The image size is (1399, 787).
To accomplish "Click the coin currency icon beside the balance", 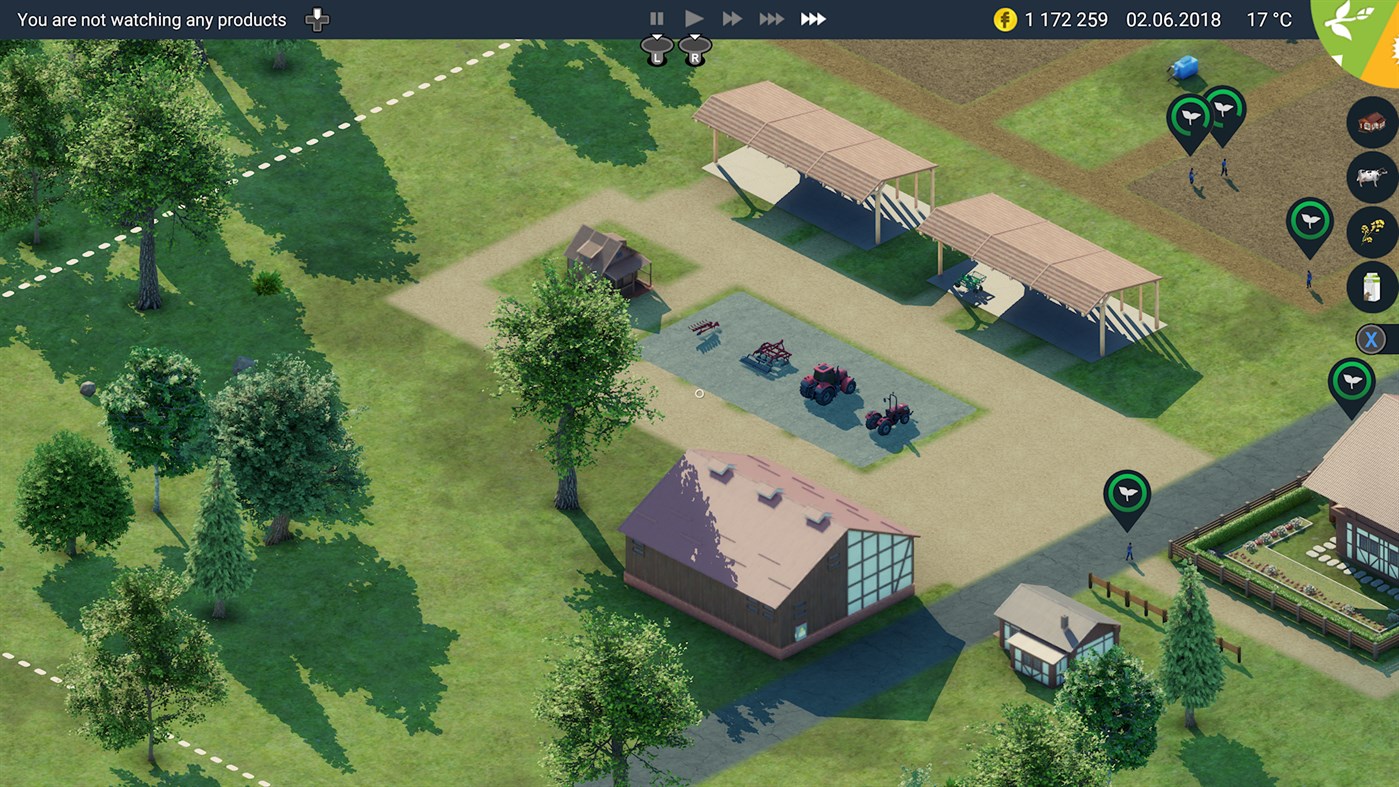I will [1004, 18].
